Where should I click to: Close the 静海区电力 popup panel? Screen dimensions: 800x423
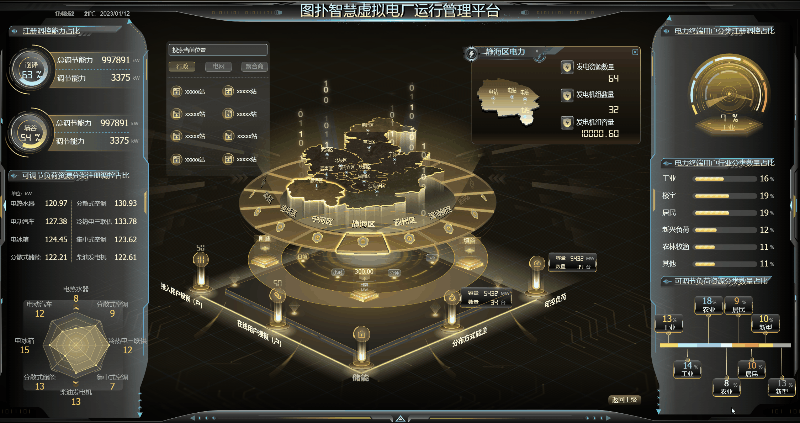tap(635, 50)
